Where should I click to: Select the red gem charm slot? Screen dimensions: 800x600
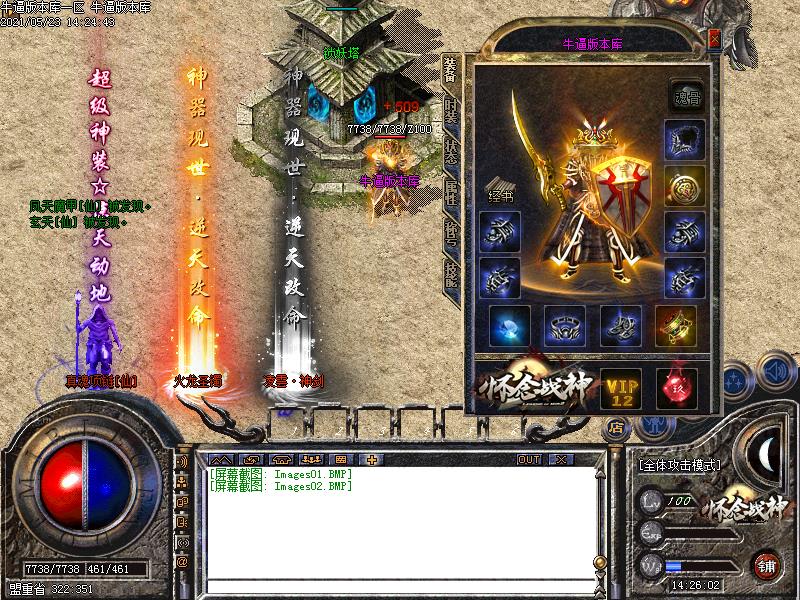pos(676,388)
